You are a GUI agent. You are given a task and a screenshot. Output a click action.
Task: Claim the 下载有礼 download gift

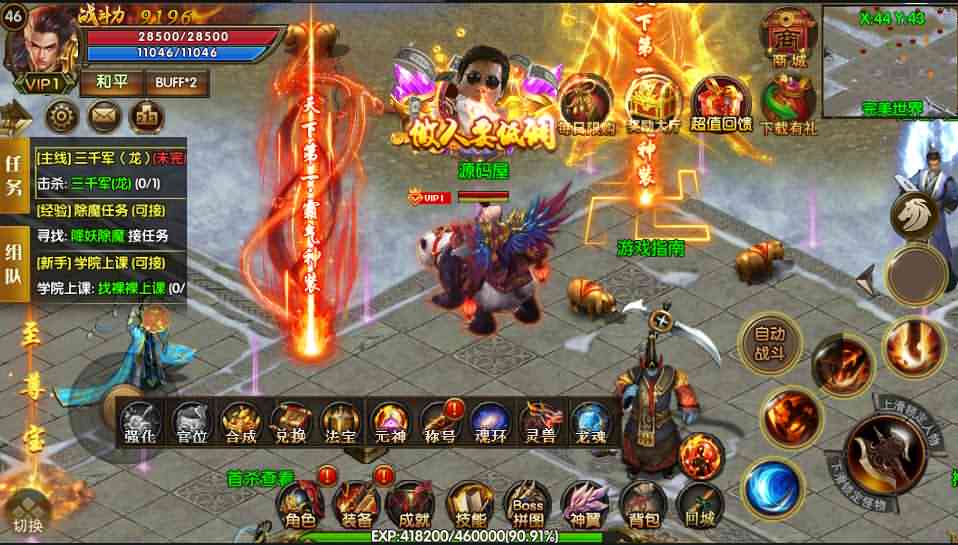point(789,105)
